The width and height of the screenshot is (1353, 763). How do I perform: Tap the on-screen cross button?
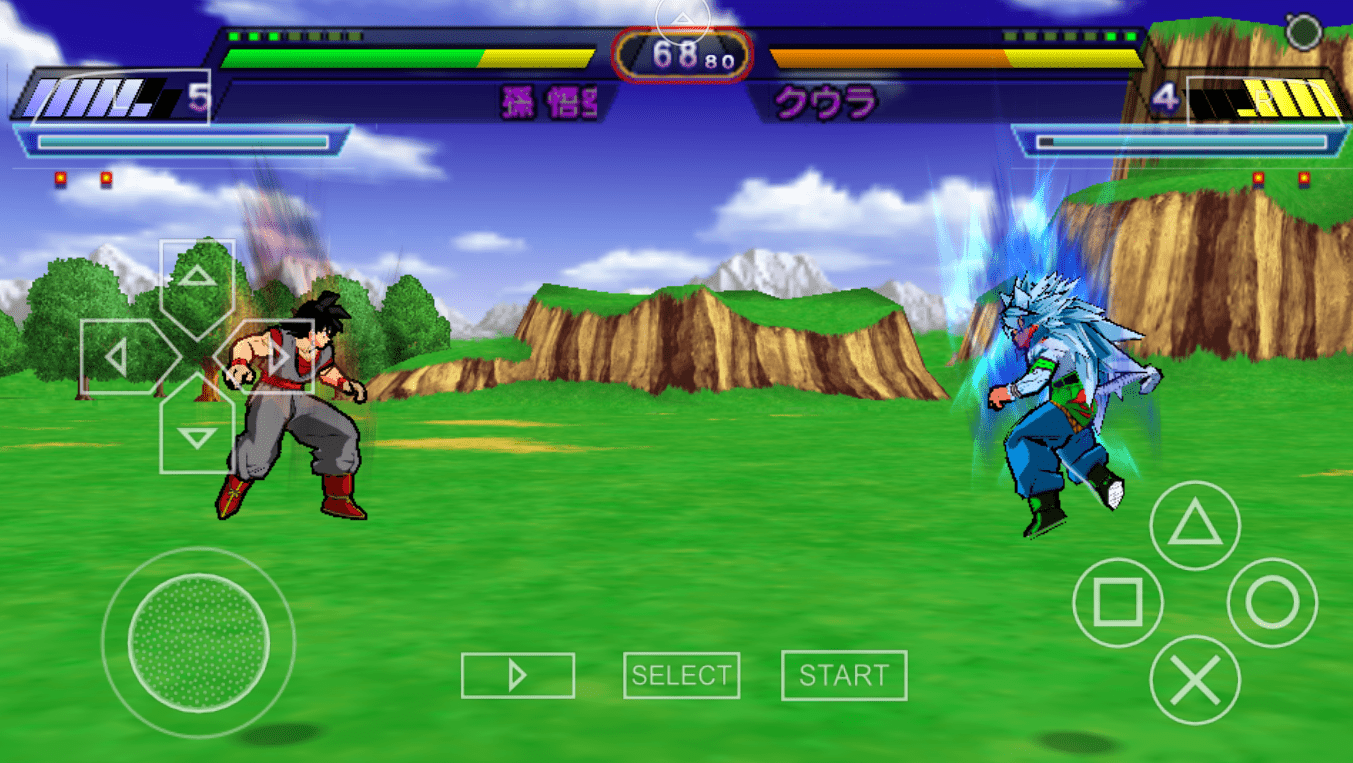1194,681
